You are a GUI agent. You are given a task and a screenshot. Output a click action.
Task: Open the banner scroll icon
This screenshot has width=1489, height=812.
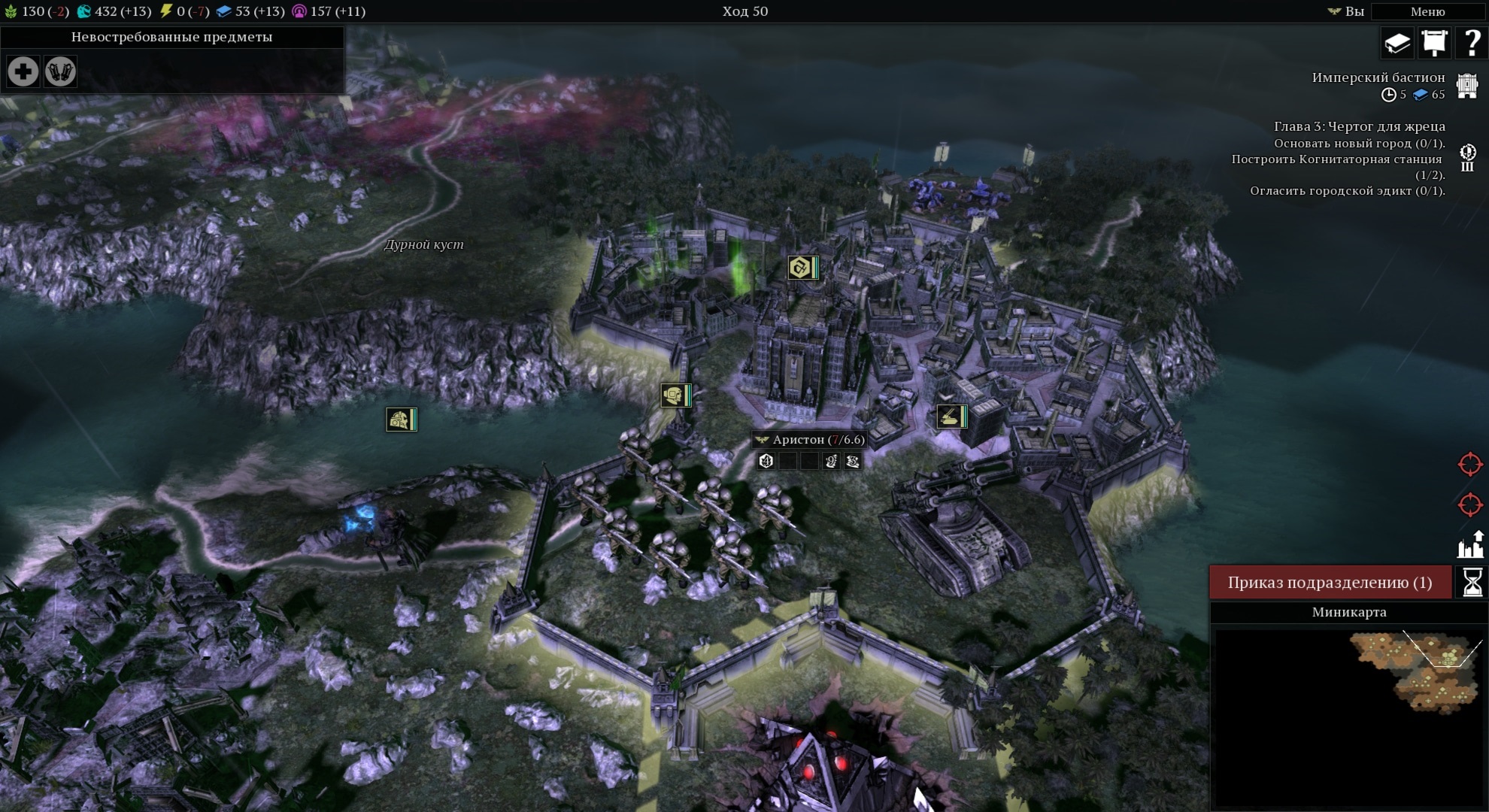1434,43
